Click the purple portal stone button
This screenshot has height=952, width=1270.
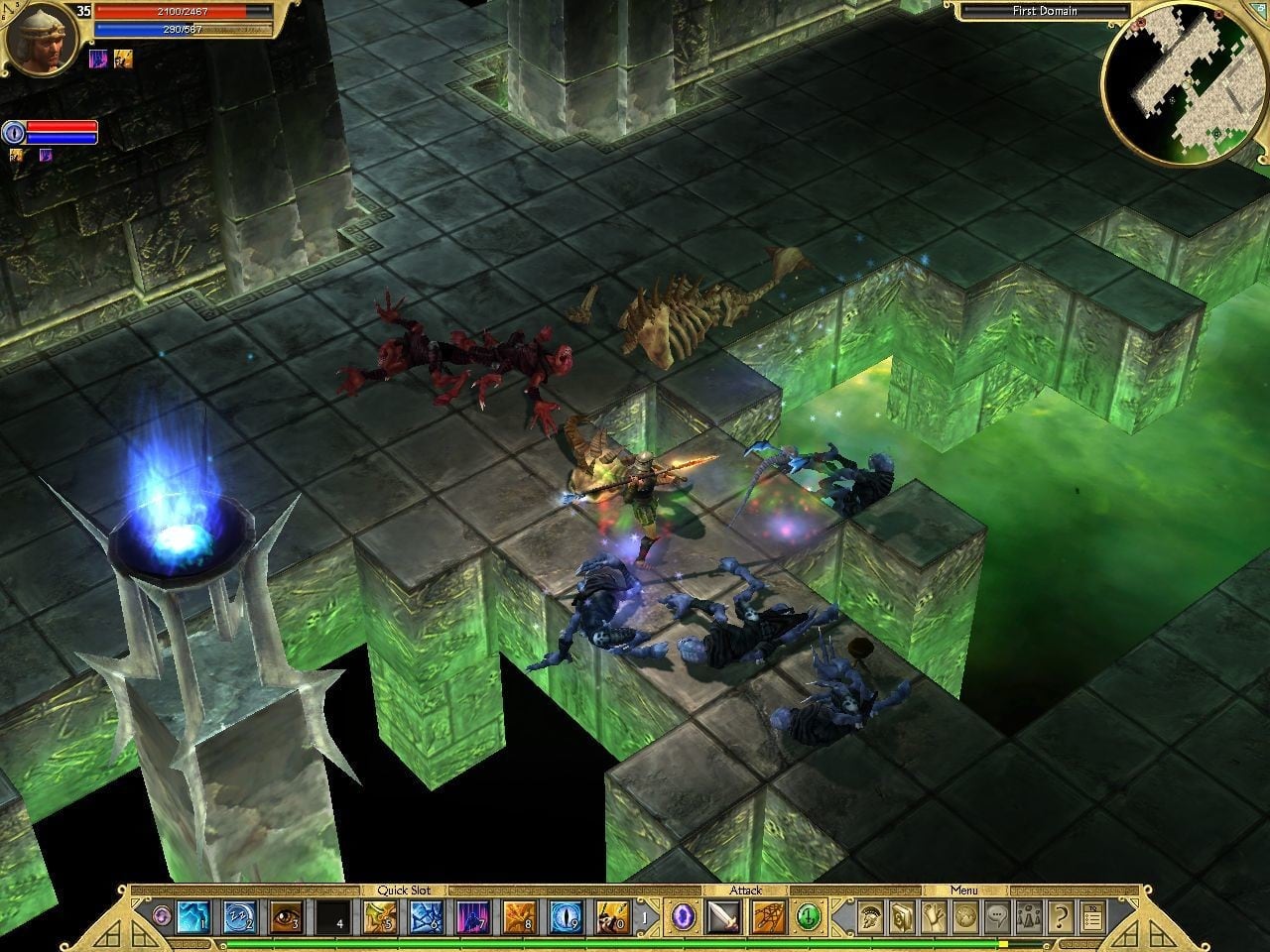(x=685, y=917)
